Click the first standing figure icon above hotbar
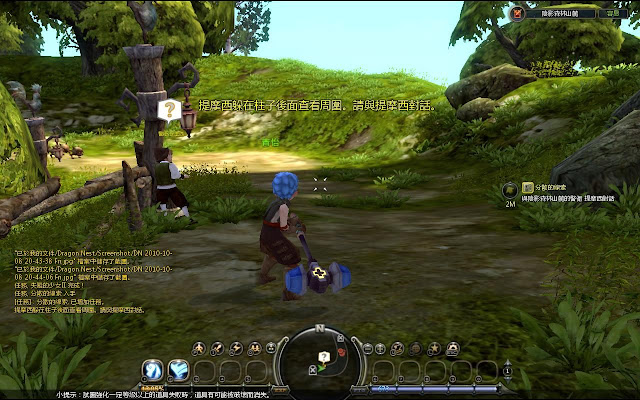Viewport: 640px width, 400px height. pyautogui.click(x=200, y=348)
